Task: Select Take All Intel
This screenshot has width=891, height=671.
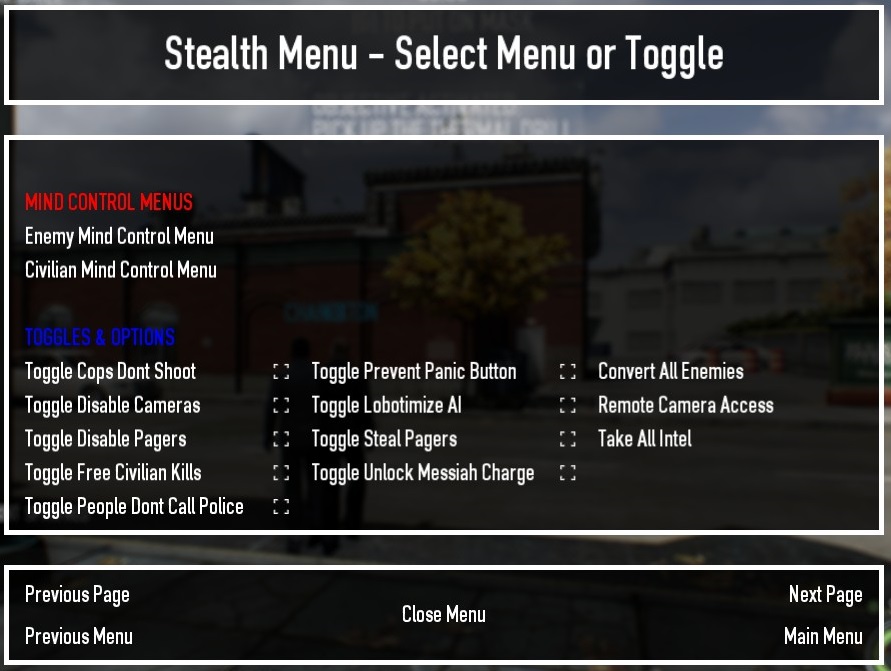Action: 644,439
